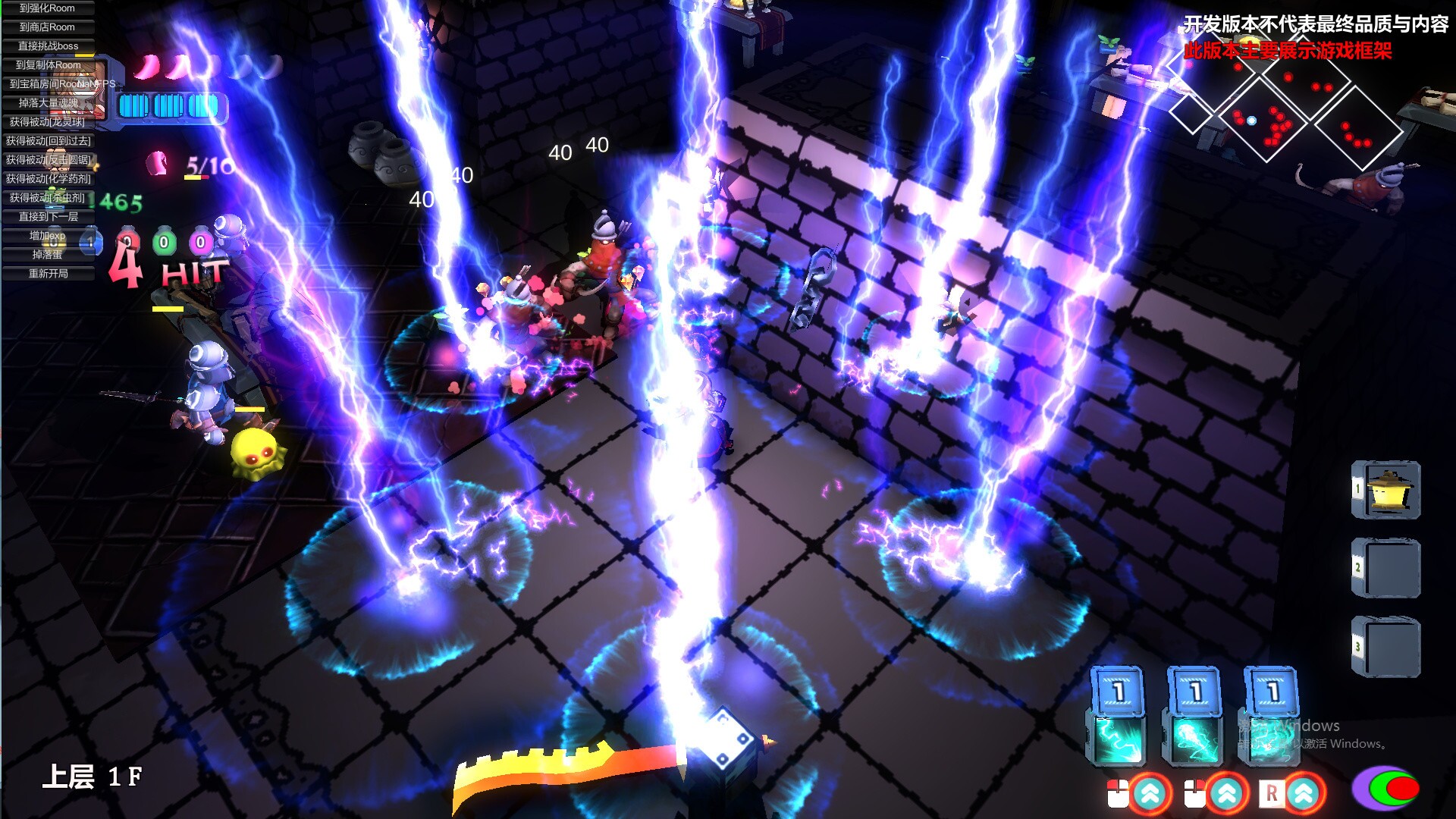Viewport: 1456px width, 819px height.
Task: Click the 增加exp debug button
Action: (47, 237)
